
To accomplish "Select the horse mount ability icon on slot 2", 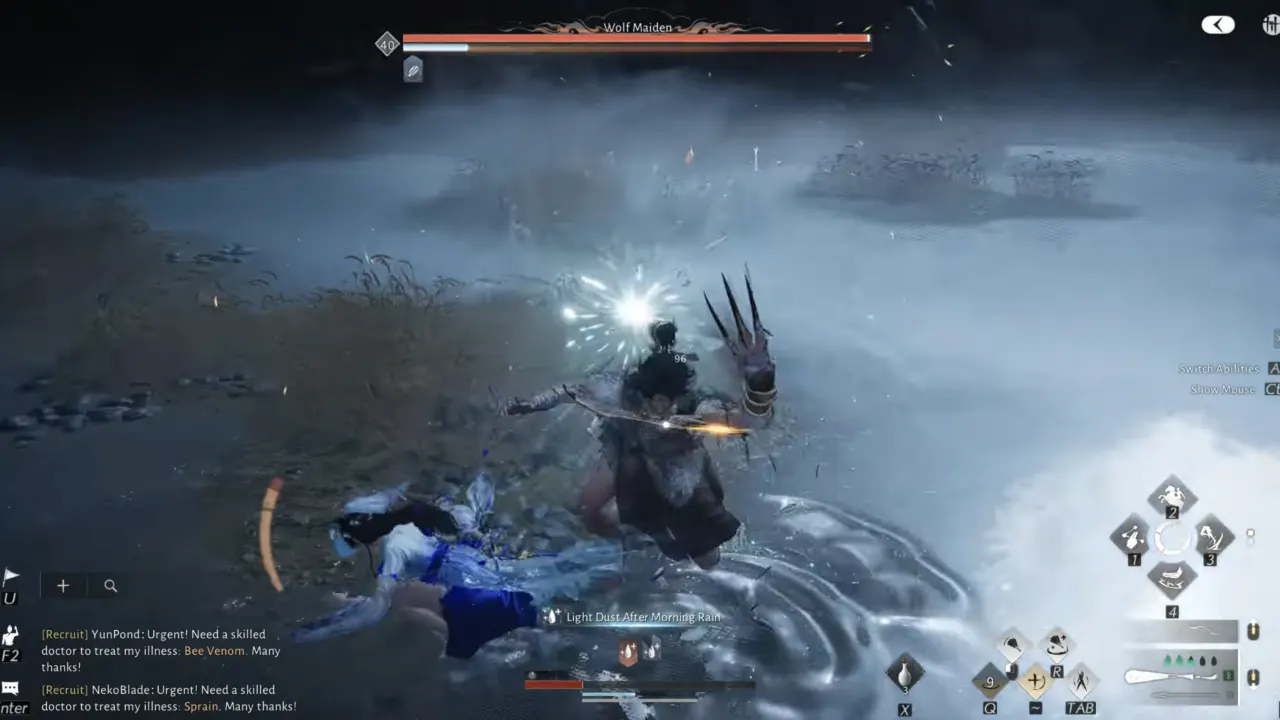I will (1171, 497).
